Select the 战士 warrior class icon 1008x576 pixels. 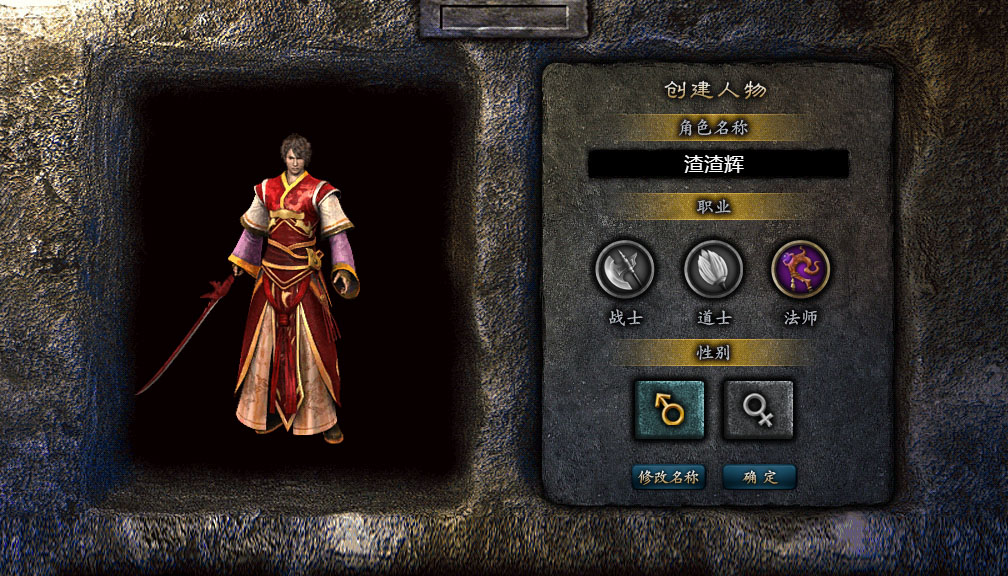tap(625, 269)
